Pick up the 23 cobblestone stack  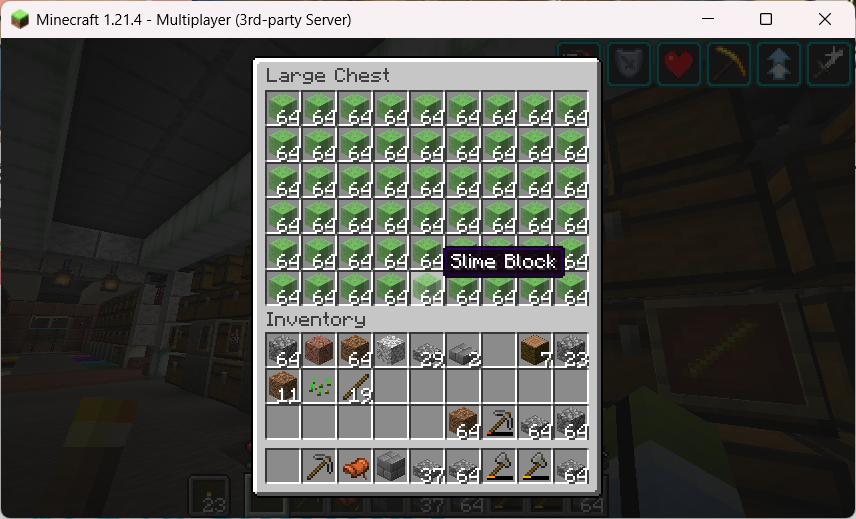572,351
